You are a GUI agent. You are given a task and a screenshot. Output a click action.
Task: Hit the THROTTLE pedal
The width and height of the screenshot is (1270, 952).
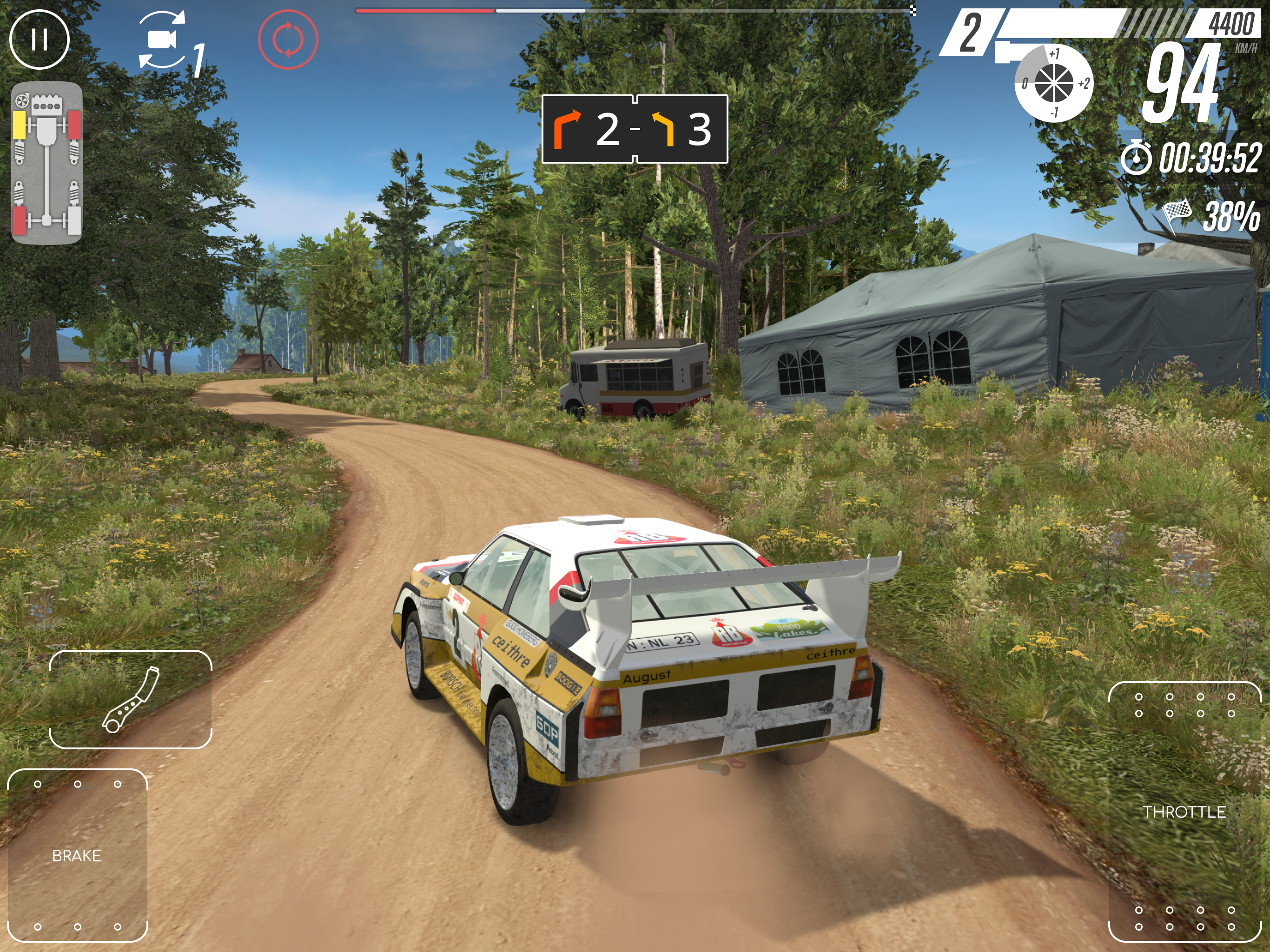(1184, 811)
